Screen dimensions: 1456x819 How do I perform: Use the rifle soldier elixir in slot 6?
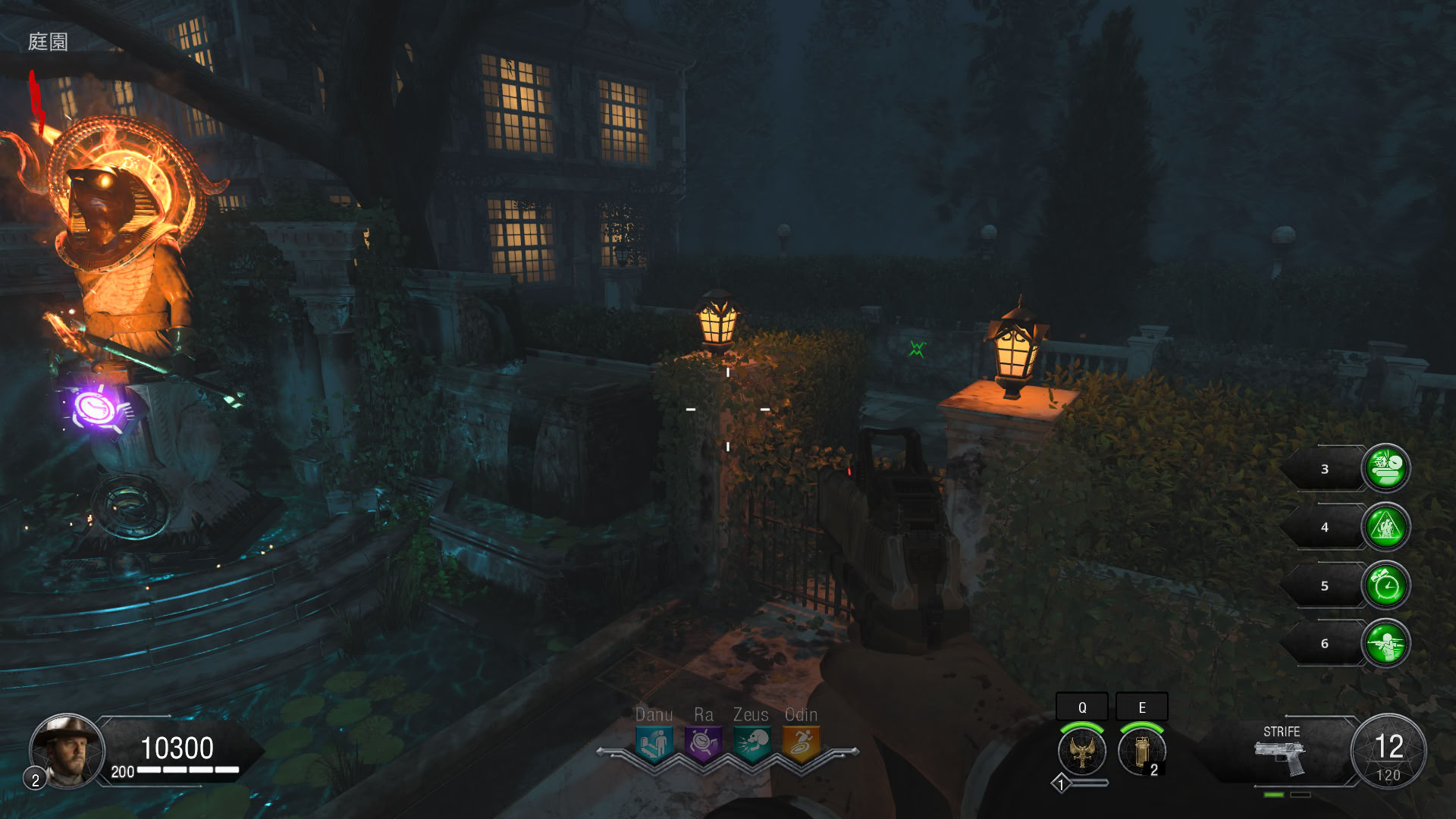[1385, 643]
